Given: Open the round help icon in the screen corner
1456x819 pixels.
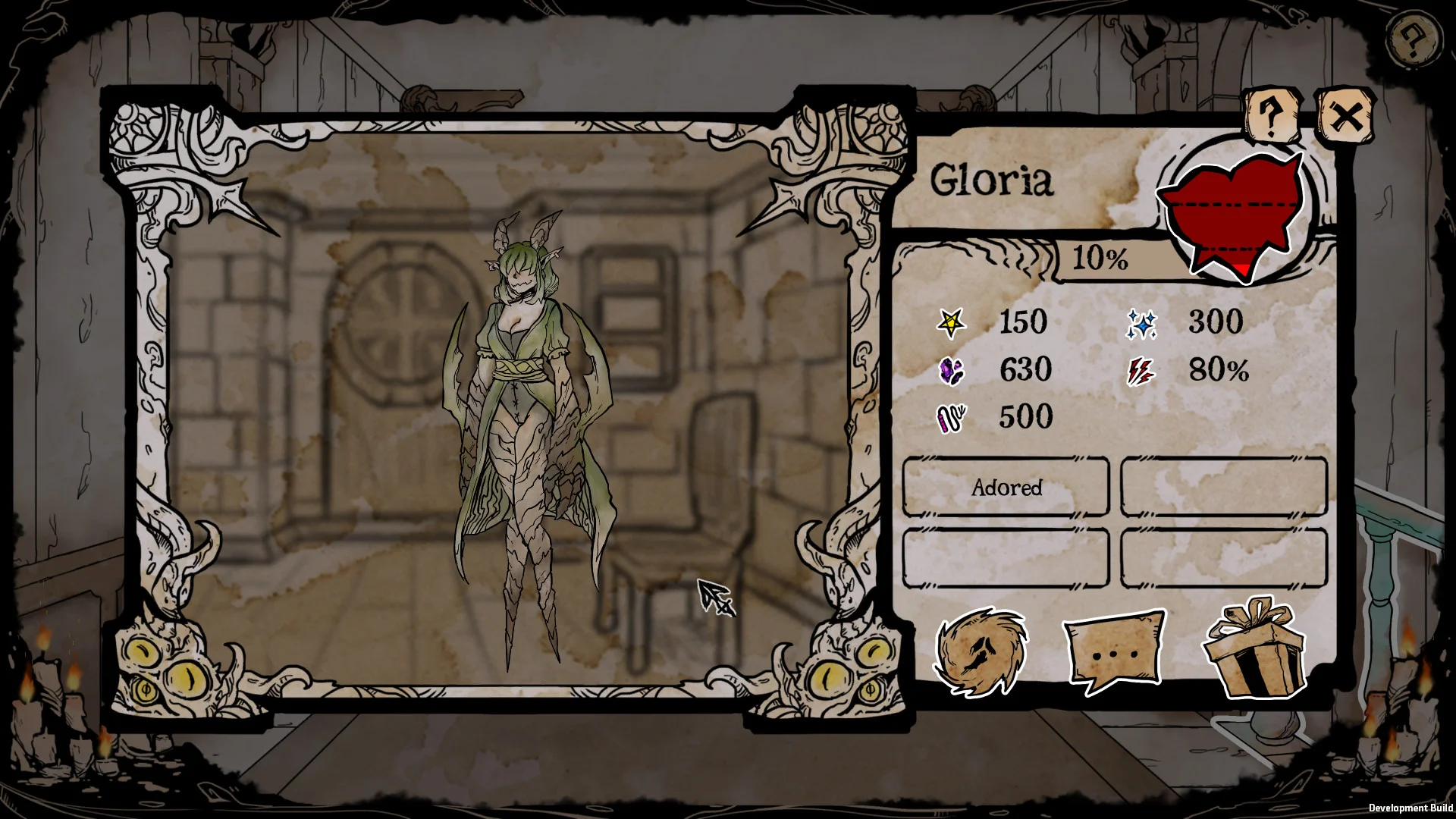Looking at the screenshot, I should pyautogui.click(x=1411, y=39).
